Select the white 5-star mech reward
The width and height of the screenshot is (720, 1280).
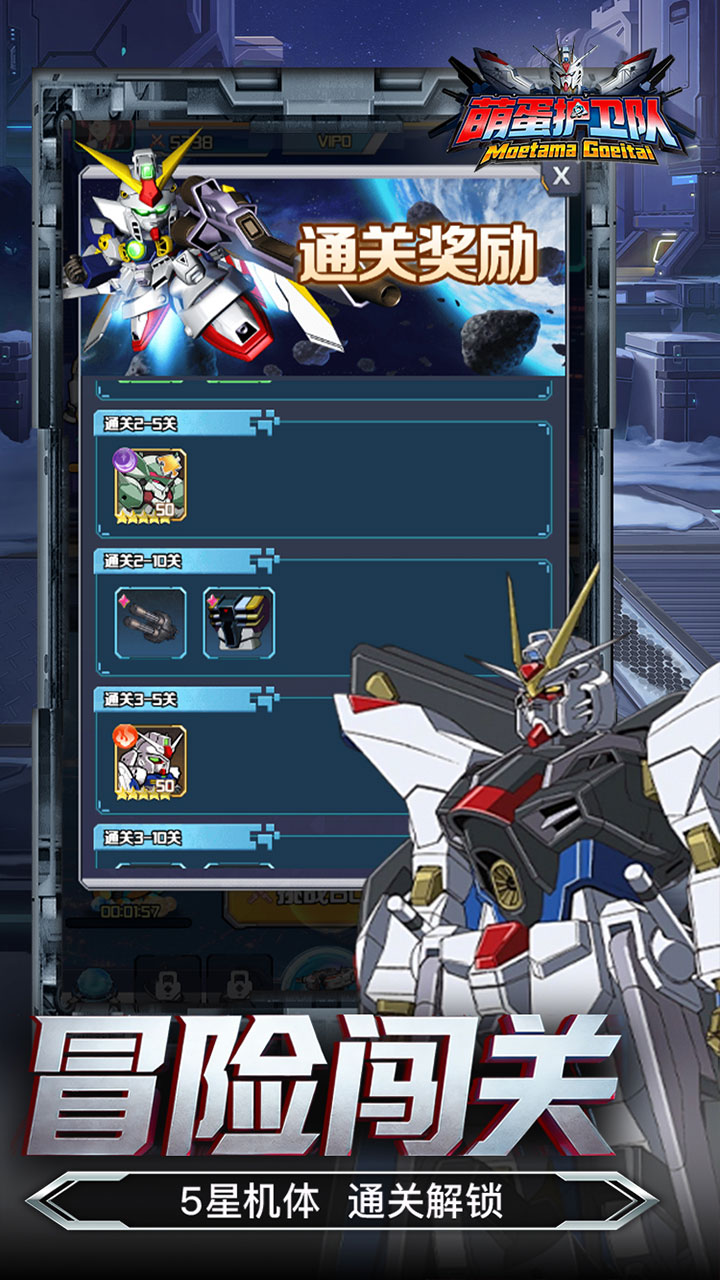[x=150, y=760]
